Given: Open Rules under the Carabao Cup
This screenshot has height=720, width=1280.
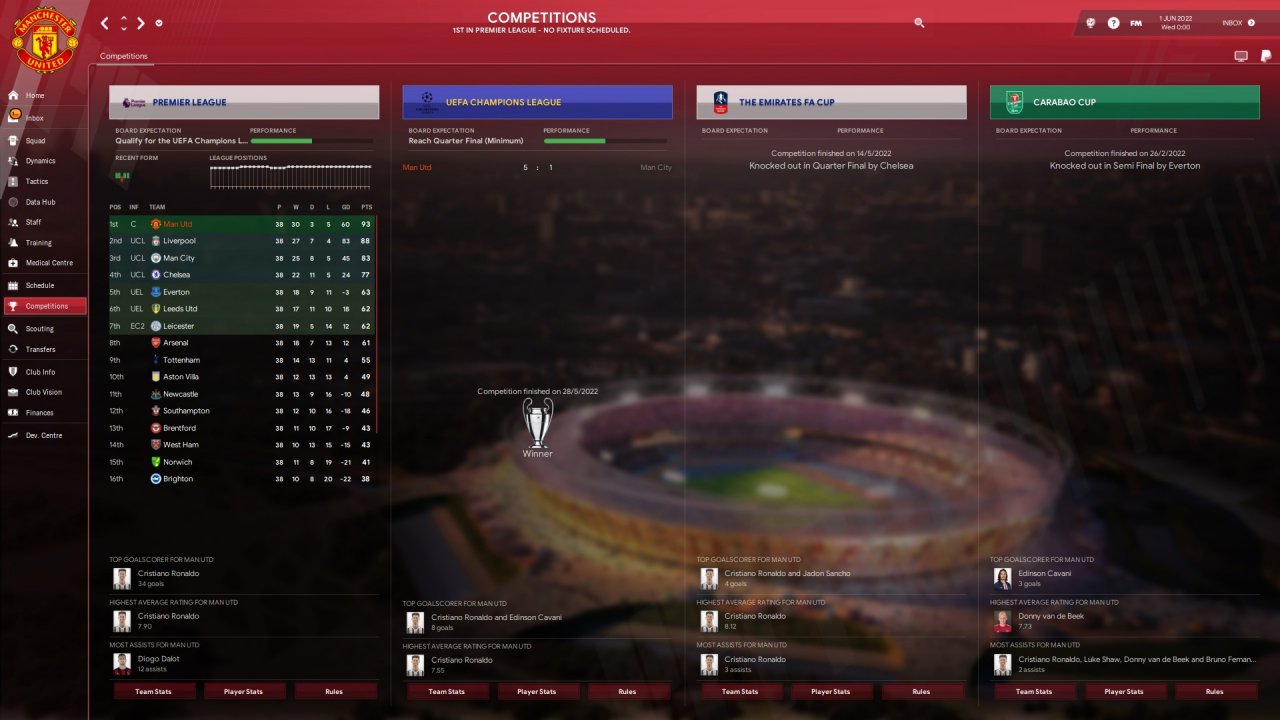Looking at the screenshot, I should point(1214,691).
